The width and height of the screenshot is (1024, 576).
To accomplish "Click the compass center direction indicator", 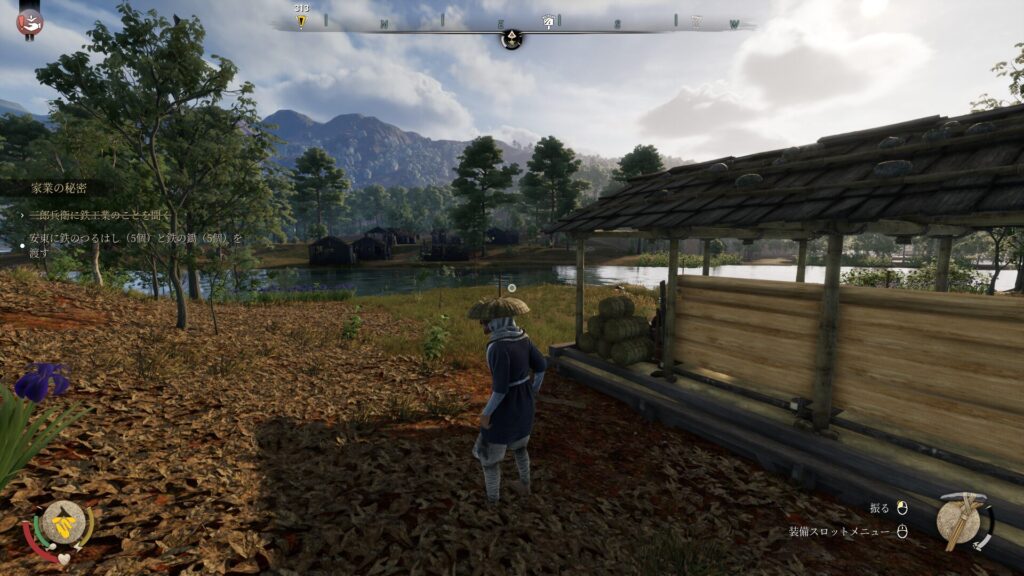I will [511, 39].
